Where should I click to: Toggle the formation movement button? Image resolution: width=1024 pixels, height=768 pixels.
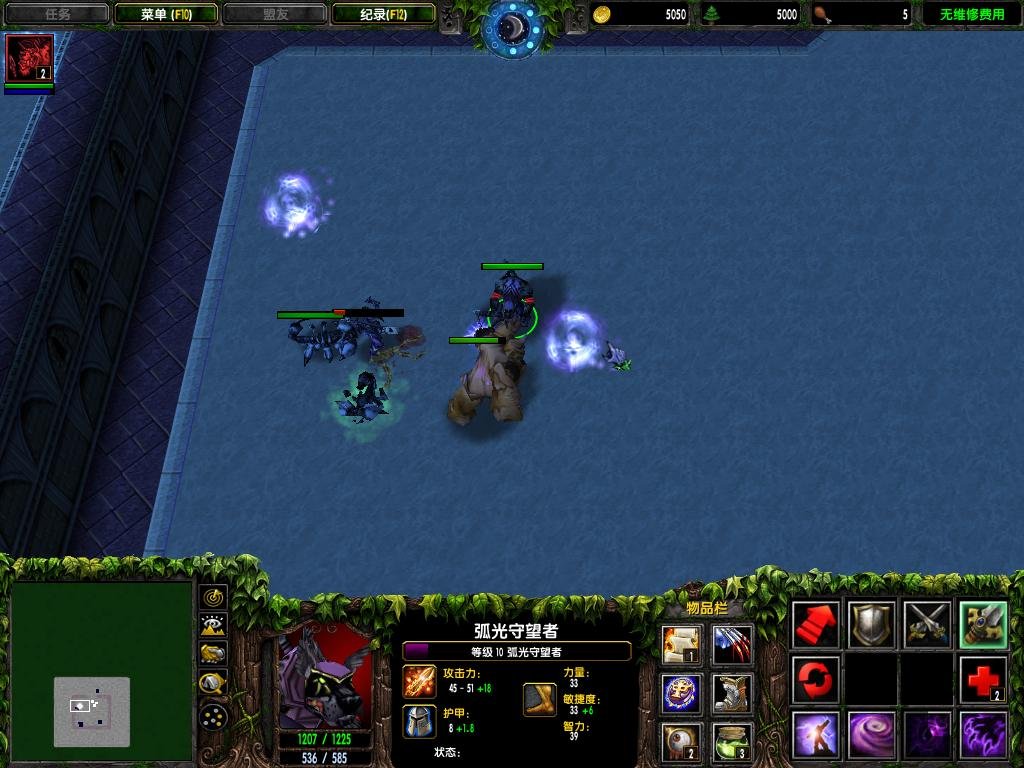point(213,715)
